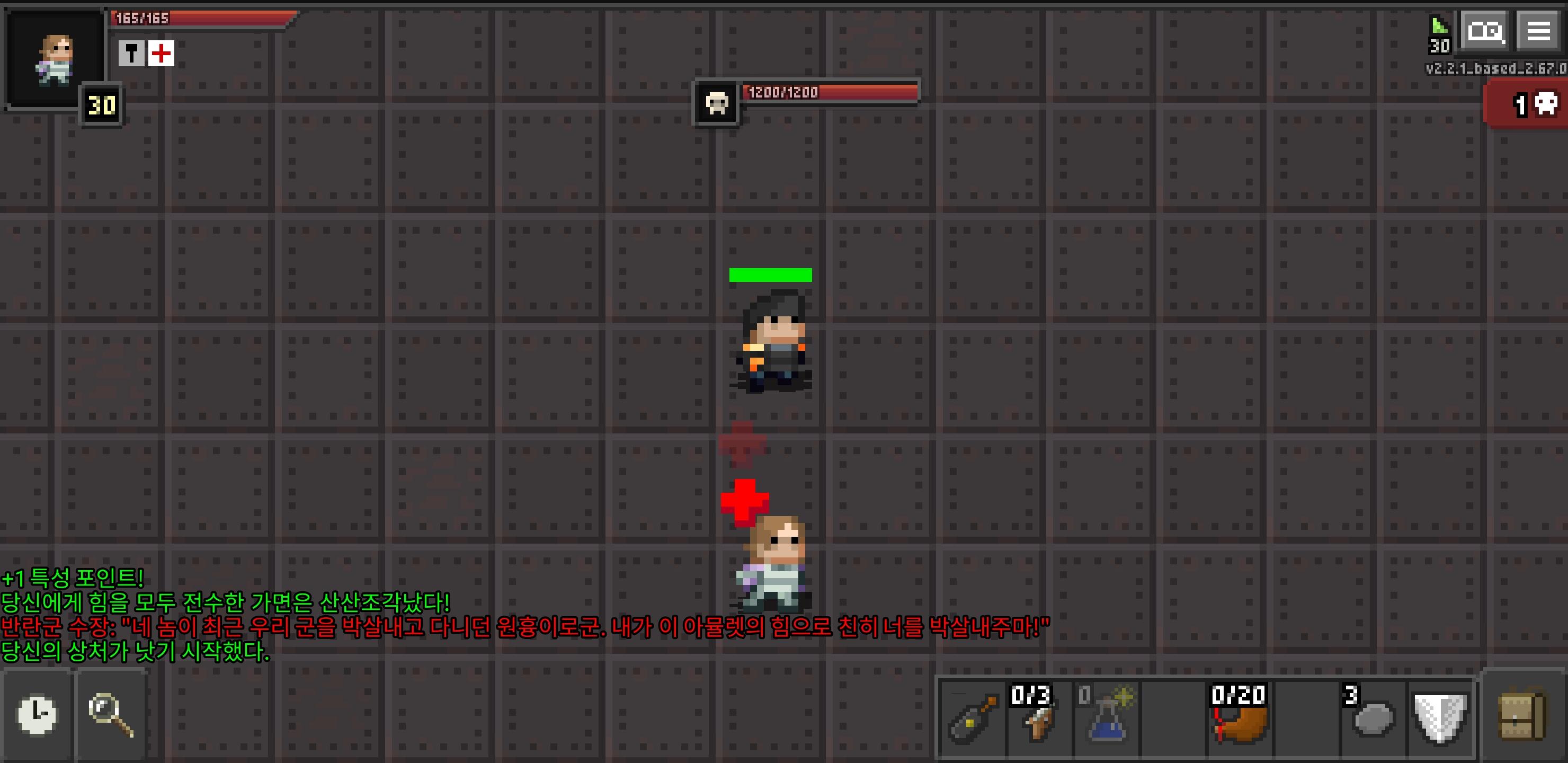Screen dimensions: 1568x763
Task: Click the boss 1200/1200 health bar
Action: 828,94
